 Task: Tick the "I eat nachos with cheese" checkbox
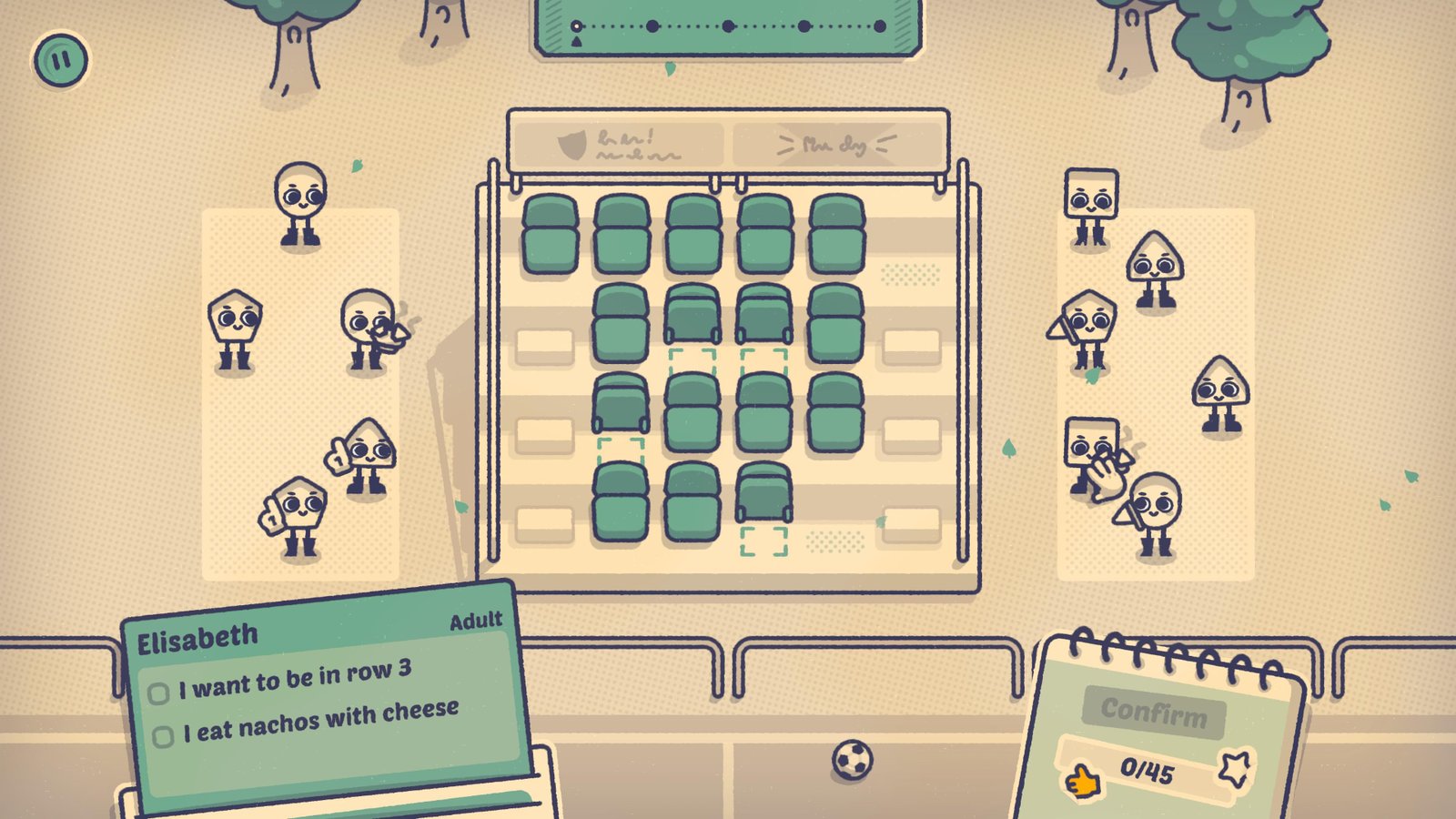163,736
